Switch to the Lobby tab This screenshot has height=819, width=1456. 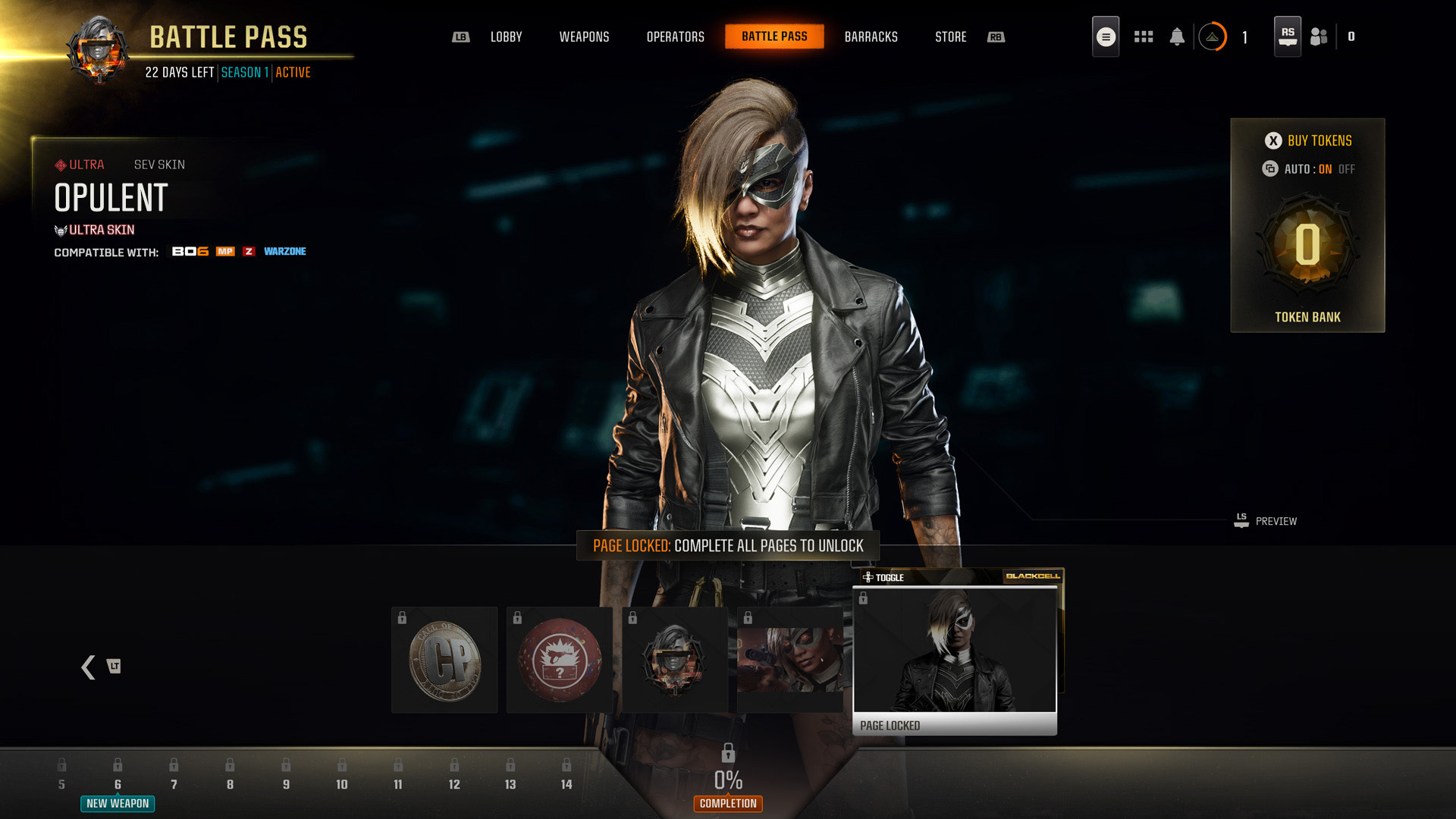point(506,37)
